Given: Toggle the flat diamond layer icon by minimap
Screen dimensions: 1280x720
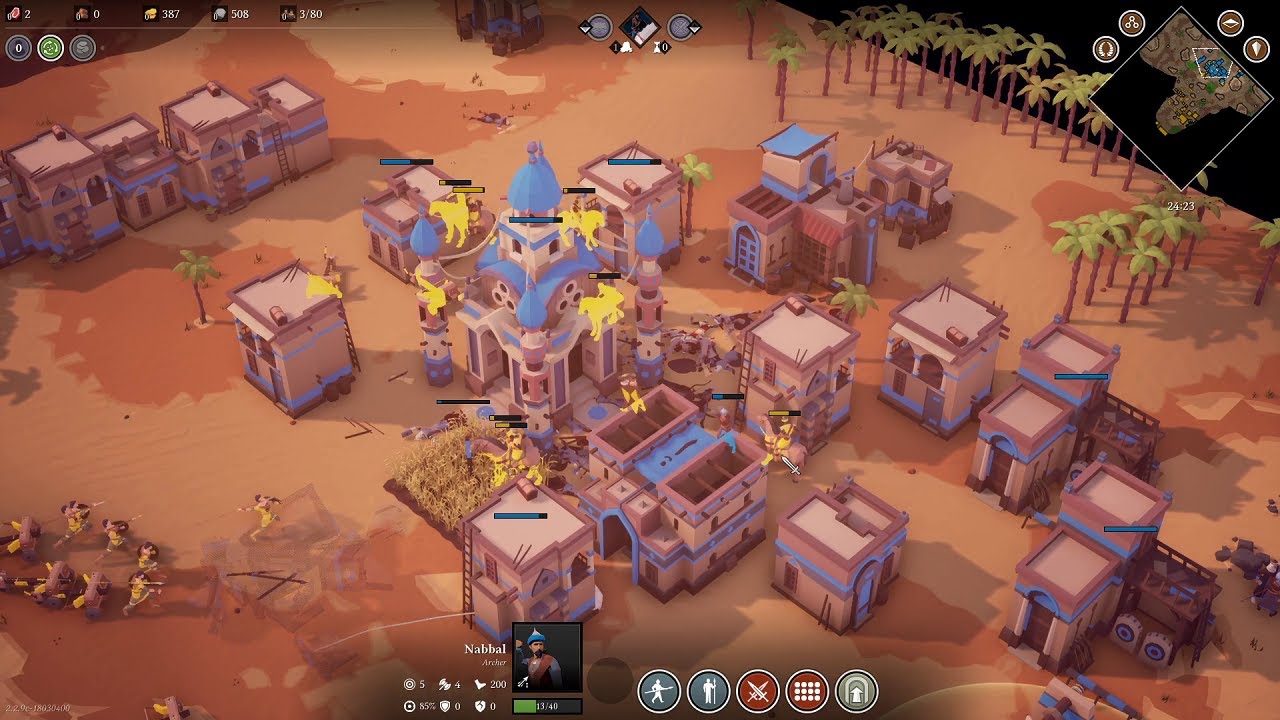Looking at the screenshot, I should [x=1230, y=23].
